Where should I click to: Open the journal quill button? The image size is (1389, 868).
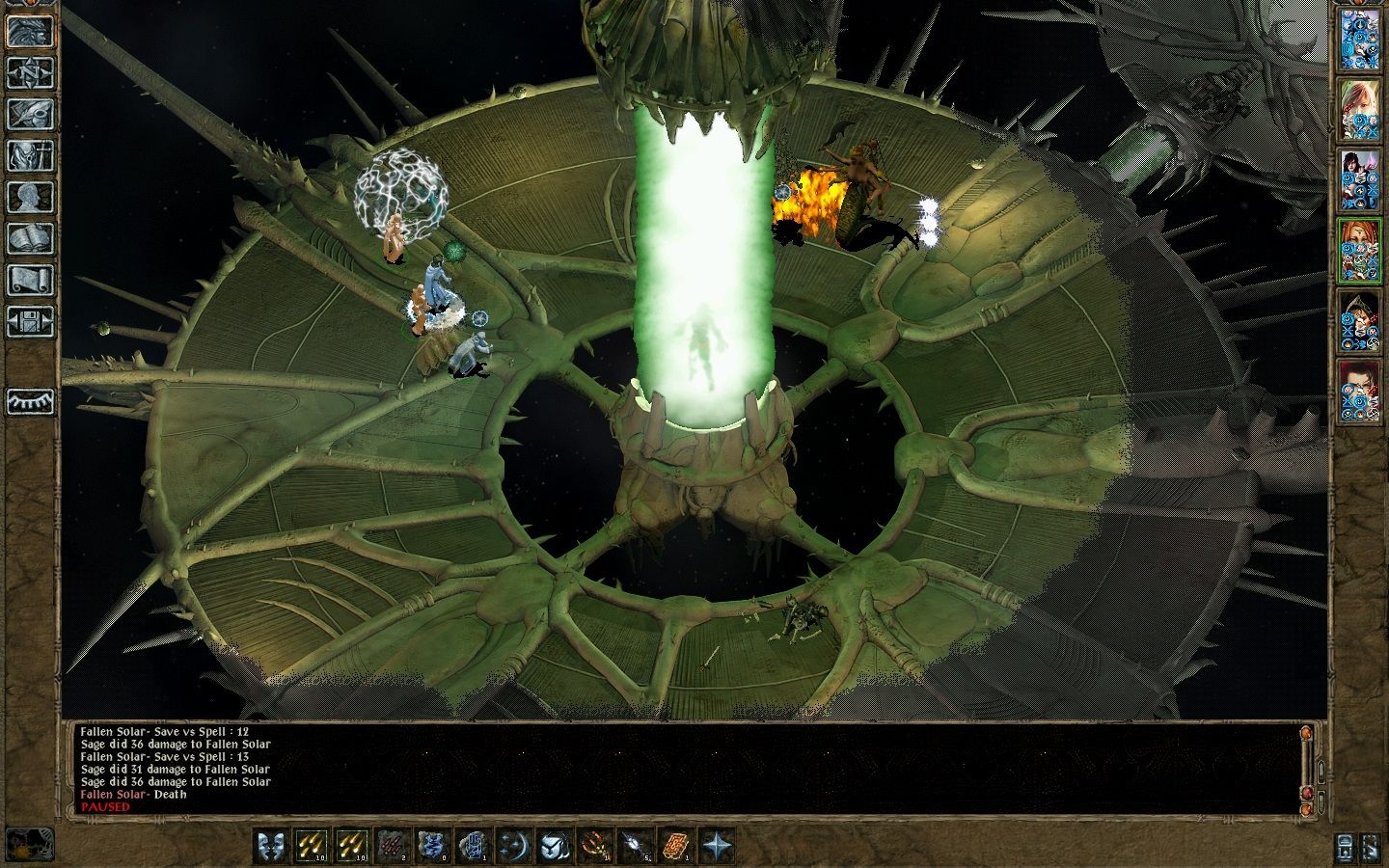pos(30,114)
